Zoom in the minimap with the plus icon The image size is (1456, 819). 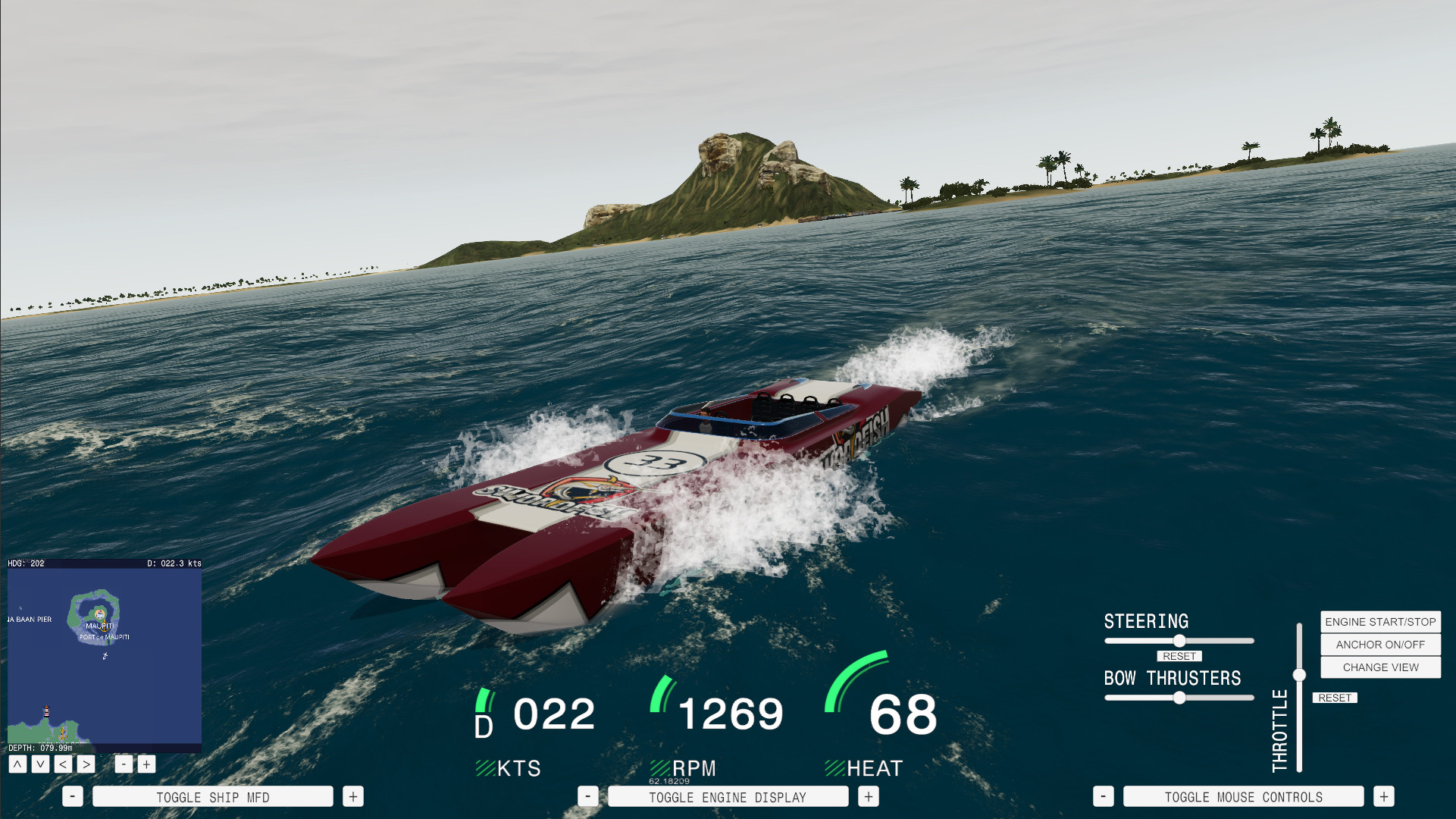point(146,764)
